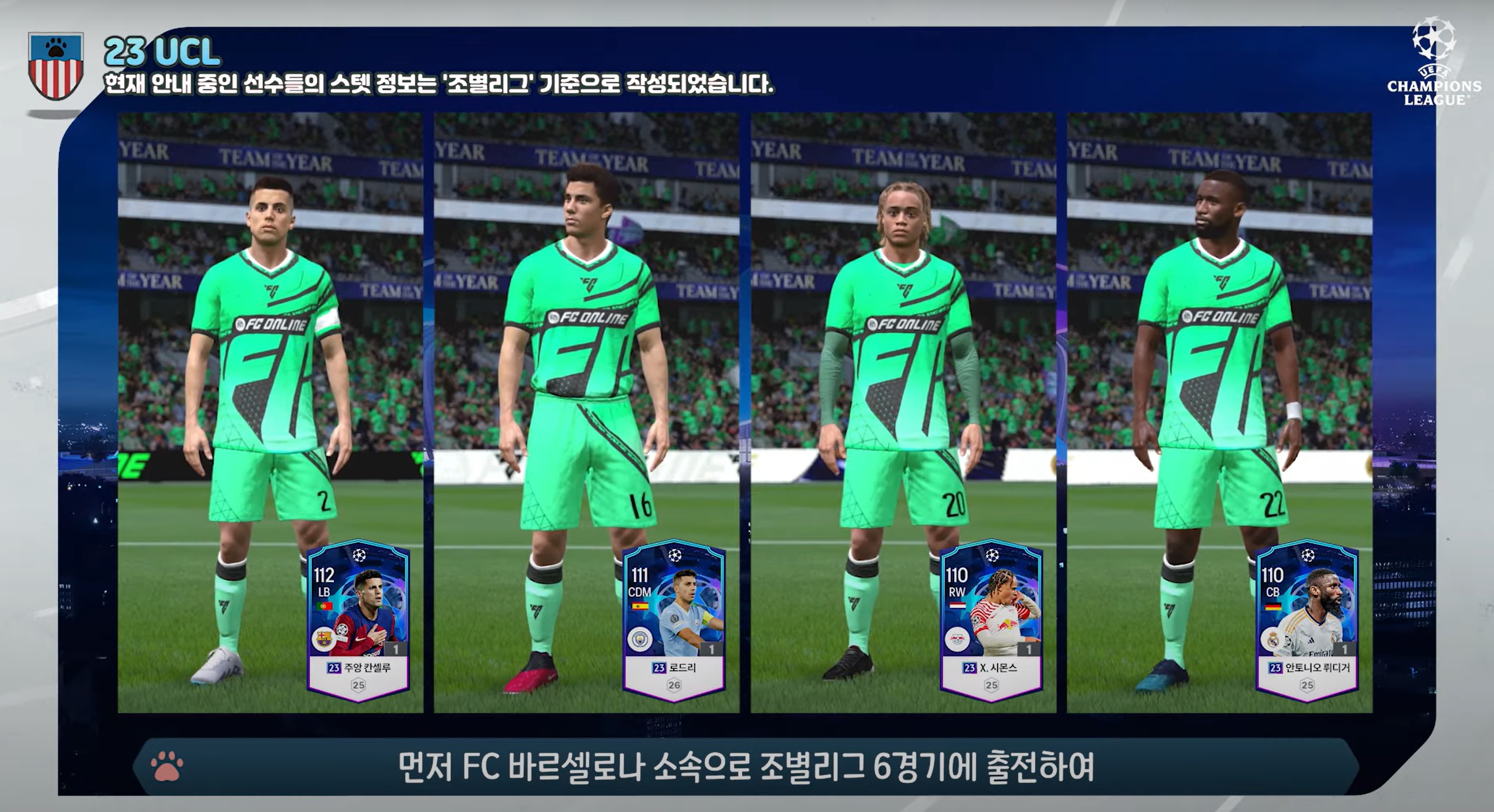
Task: Toggle the 23 badge on Rüdiger's card
Action: click(x=1275, y=668)
